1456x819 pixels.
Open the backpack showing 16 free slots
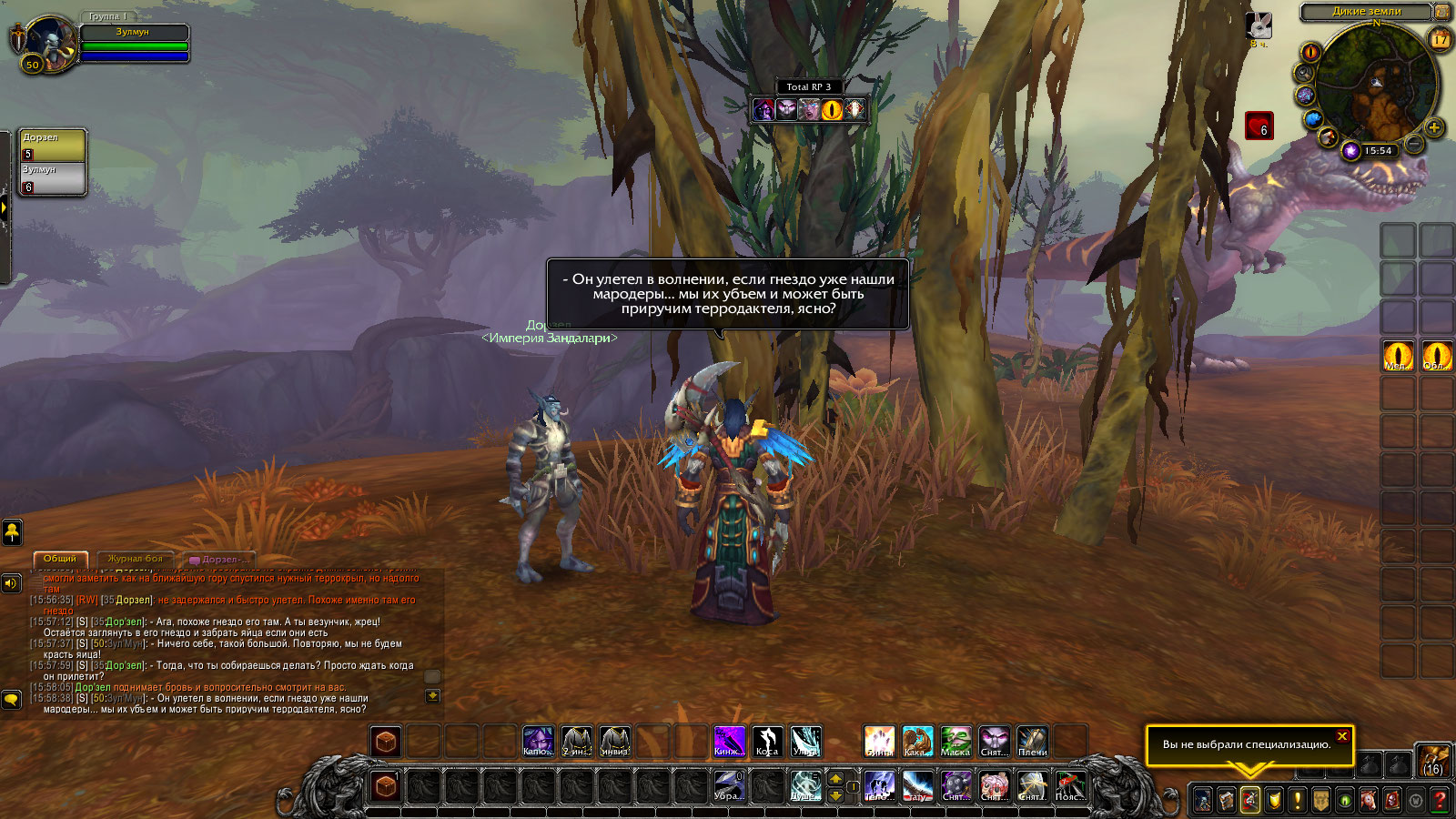[1433, 760]
